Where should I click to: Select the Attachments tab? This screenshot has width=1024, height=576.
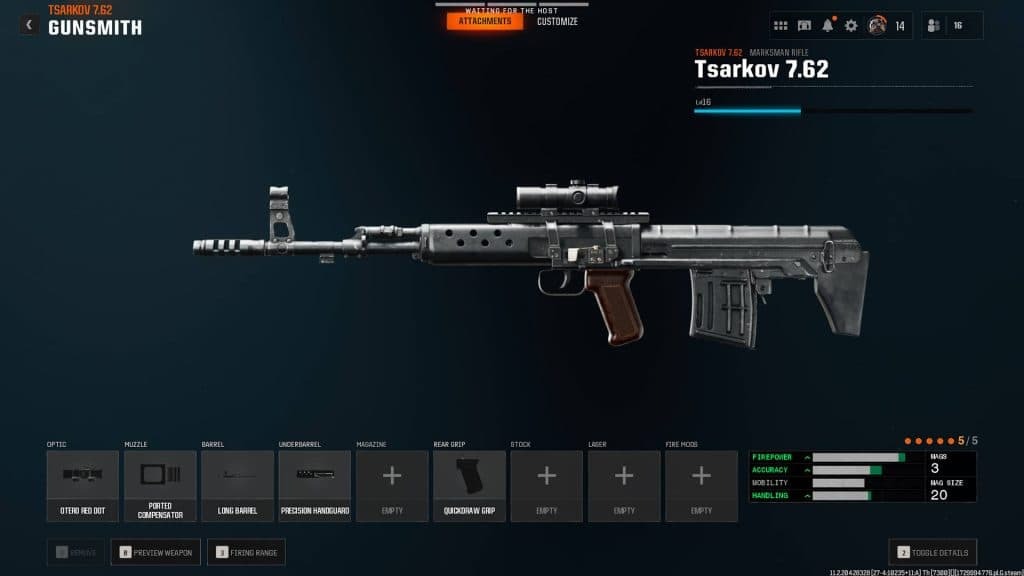point(485,21)
